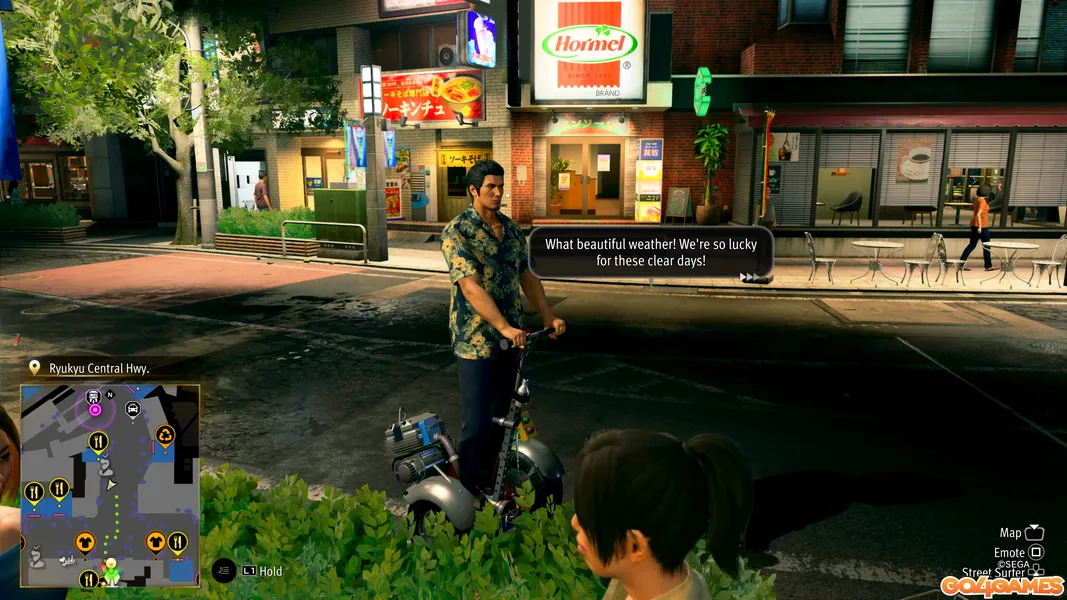Click the player arrow on the minimap
The width and height of the screenshot is (1067, 600).
[x=112, y=484]
